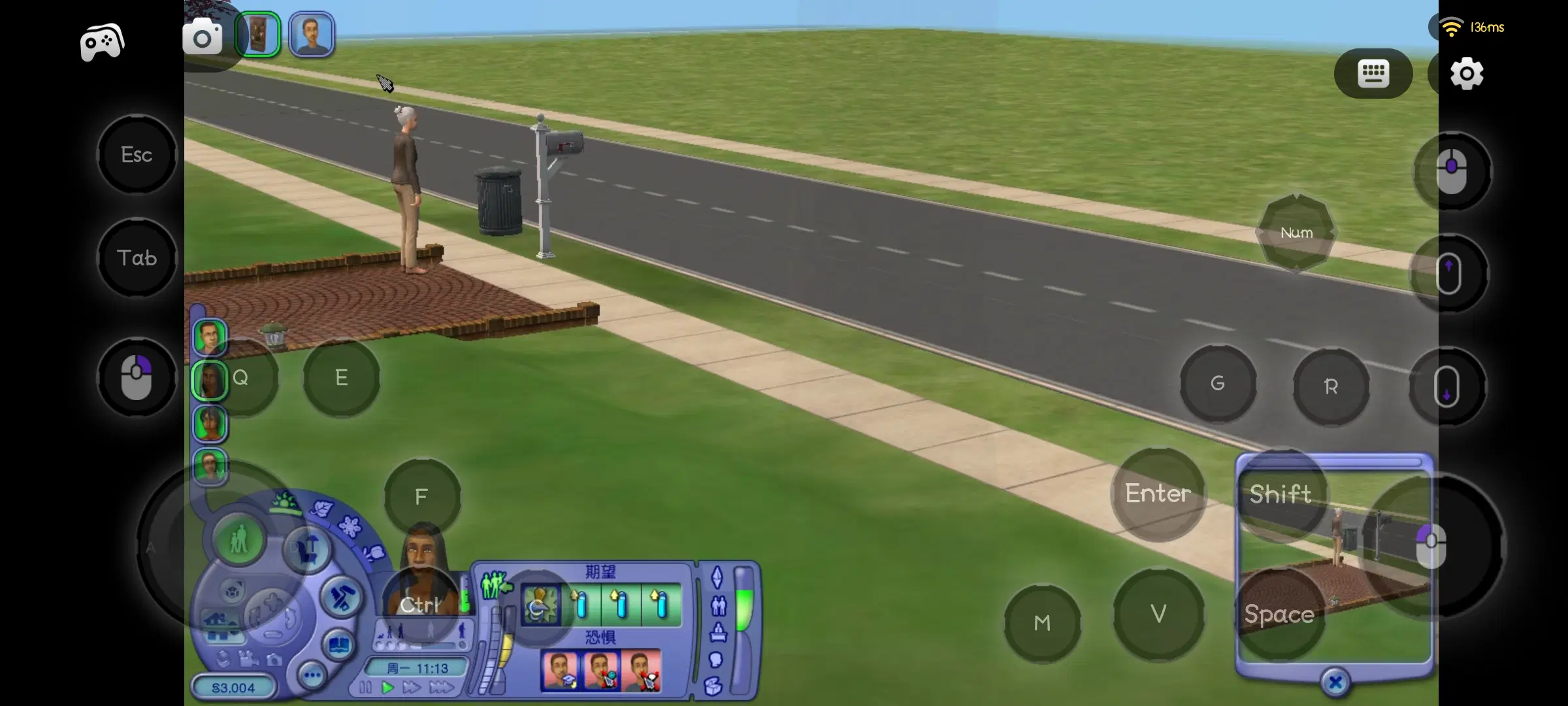Open the relationships tab icon
Viewport: 1568px width, 706px height.
pyautogui.click(x=719, y=606)
